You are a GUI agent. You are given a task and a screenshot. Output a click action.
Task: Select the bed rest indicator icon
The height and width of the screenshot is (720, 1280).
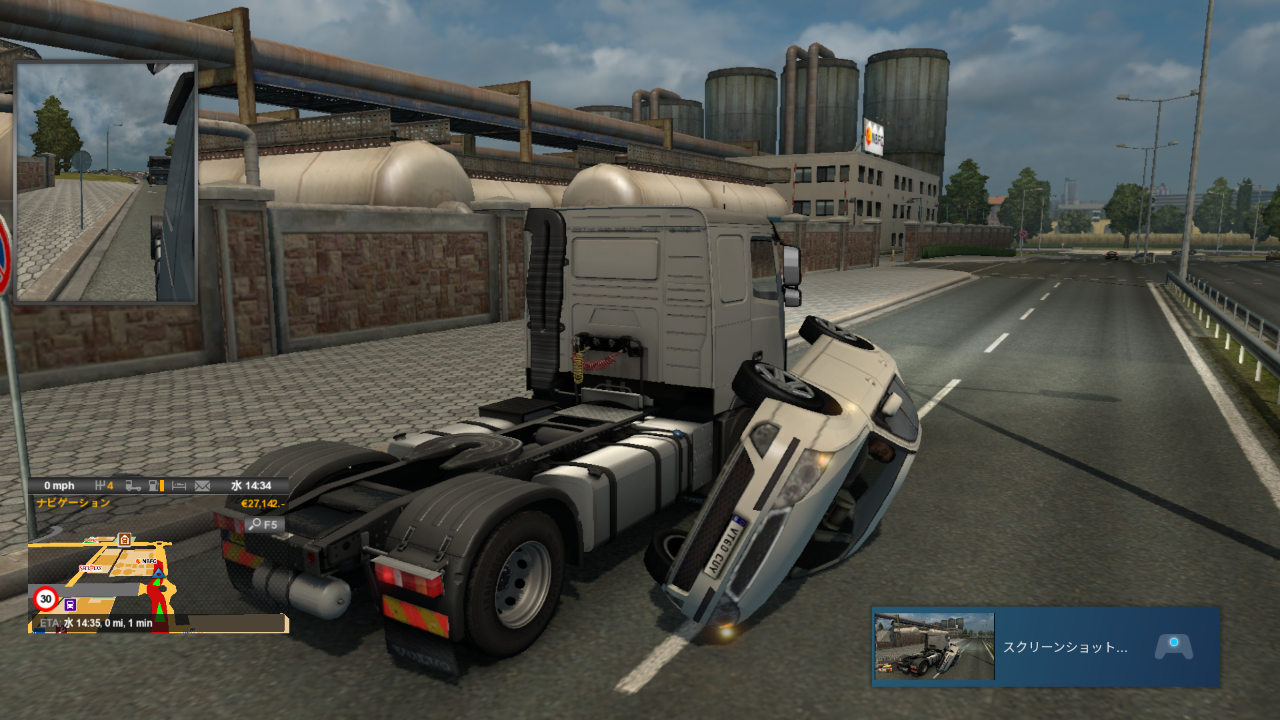[x=179, y=486]
